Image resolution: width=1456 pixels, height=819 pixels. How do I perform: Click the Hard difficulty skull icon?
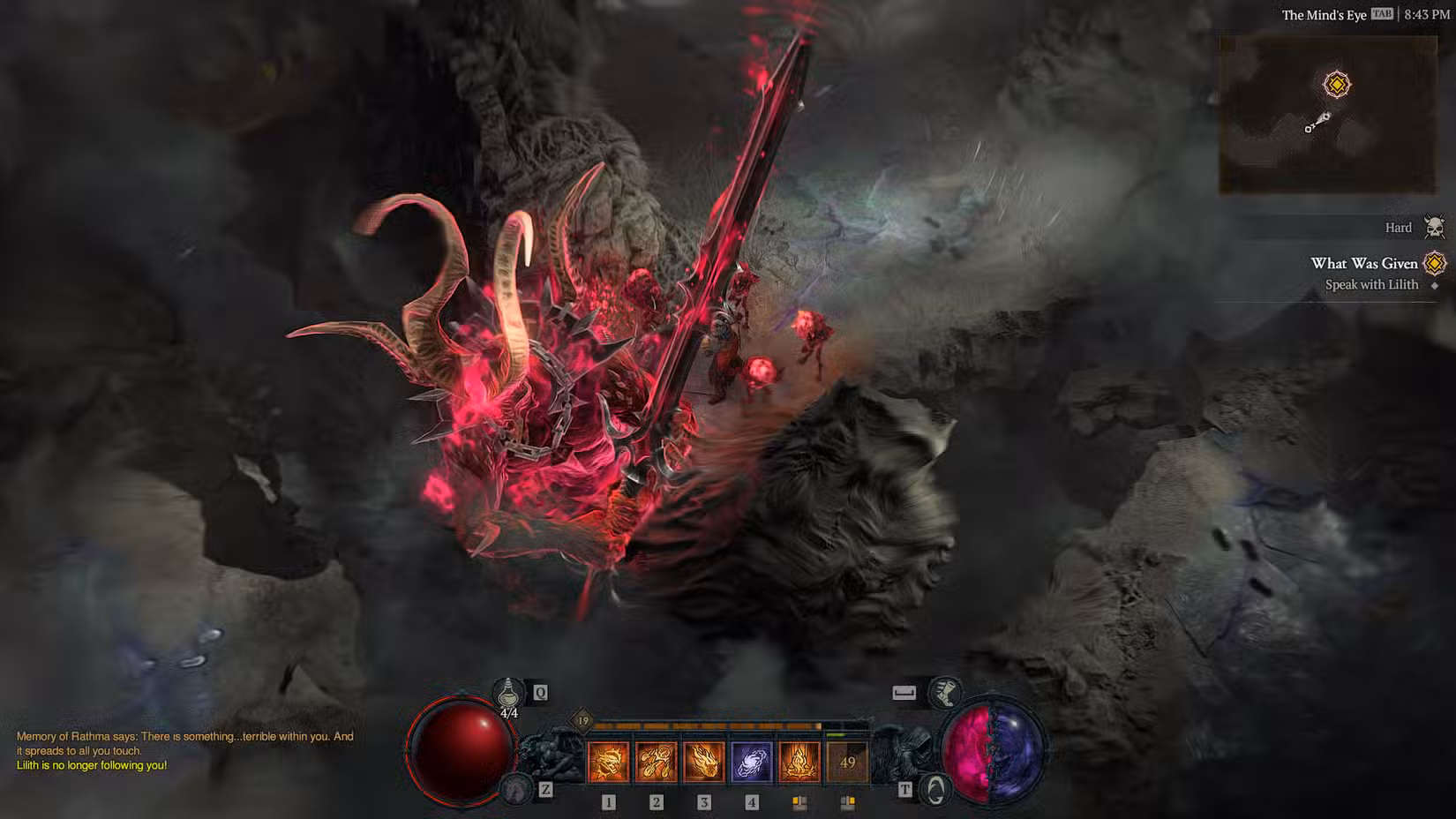1436,227
